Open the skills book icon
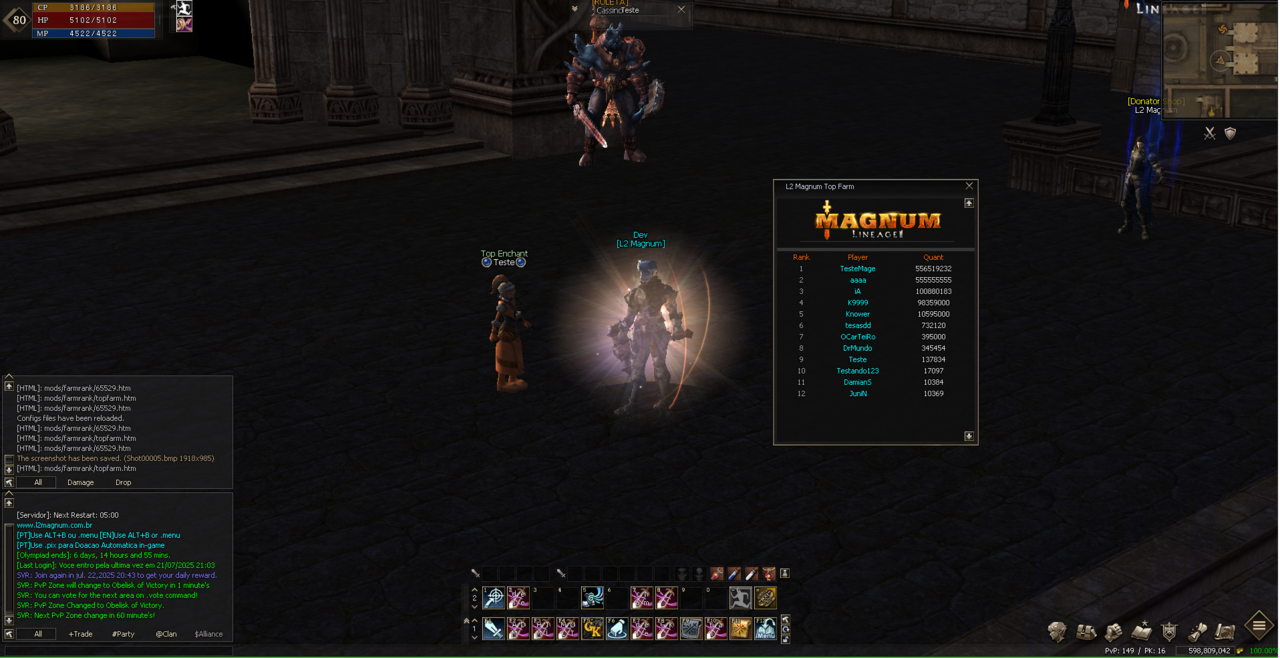Image resolution: width=1280 pixels, height=658 pixels. [1141, 631]
